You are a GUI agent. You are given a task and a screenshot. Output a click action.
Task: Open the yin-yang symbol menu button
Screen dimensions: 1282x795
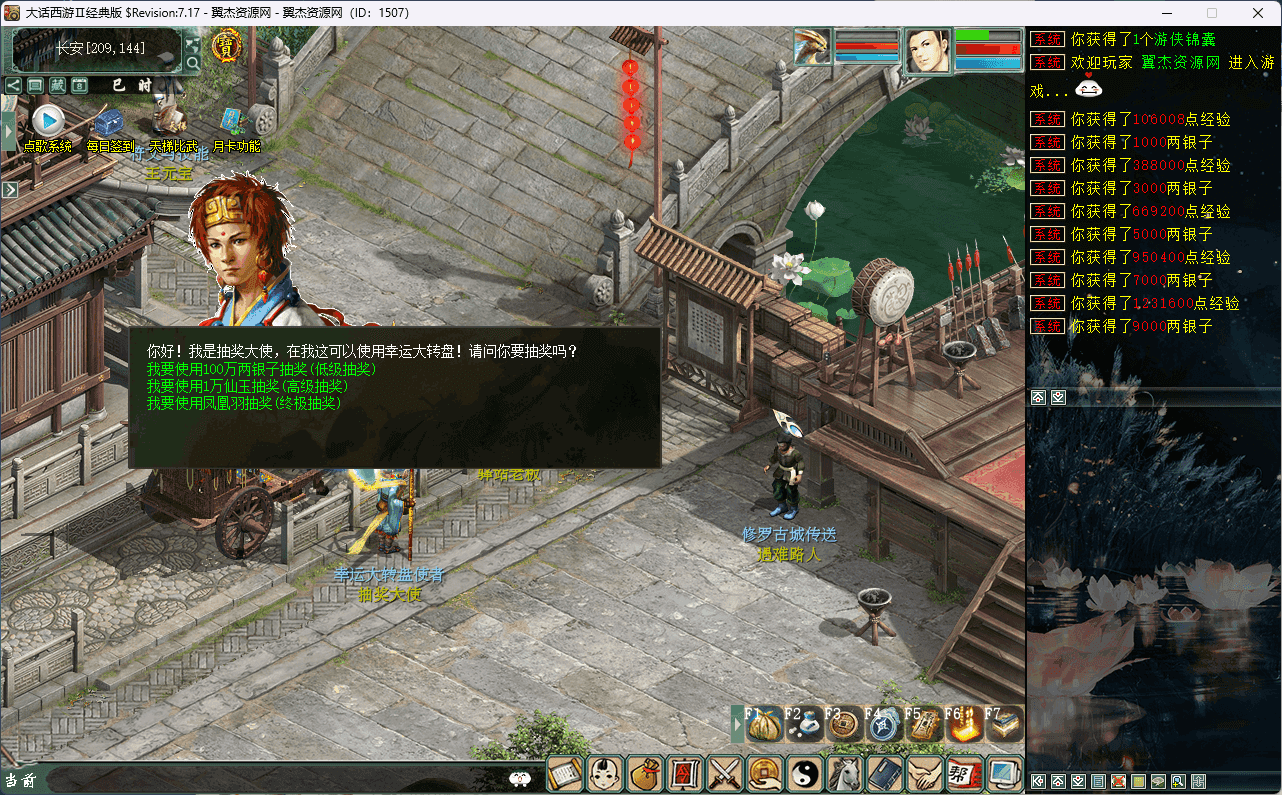[805, 773]
